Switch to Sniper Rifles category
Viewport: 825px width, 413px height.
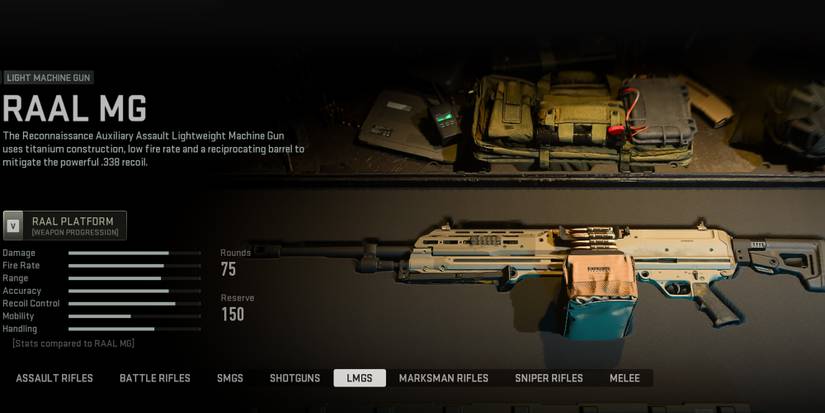tap(549, 378)
